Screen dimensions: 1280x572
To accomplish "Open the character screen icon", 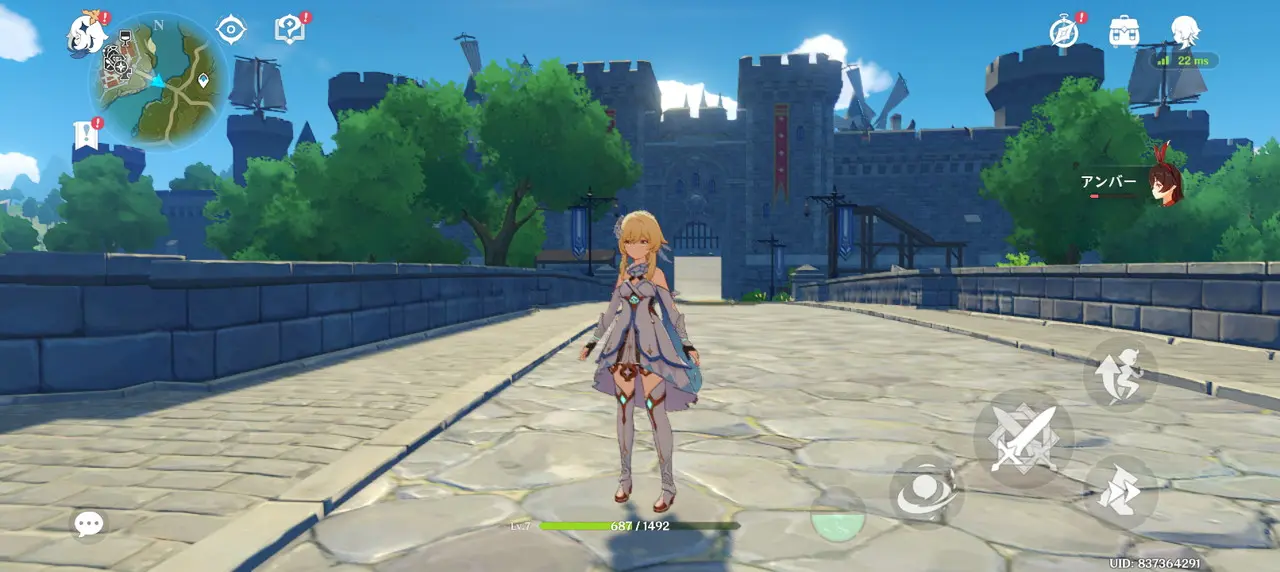I will coord(1185,31).
